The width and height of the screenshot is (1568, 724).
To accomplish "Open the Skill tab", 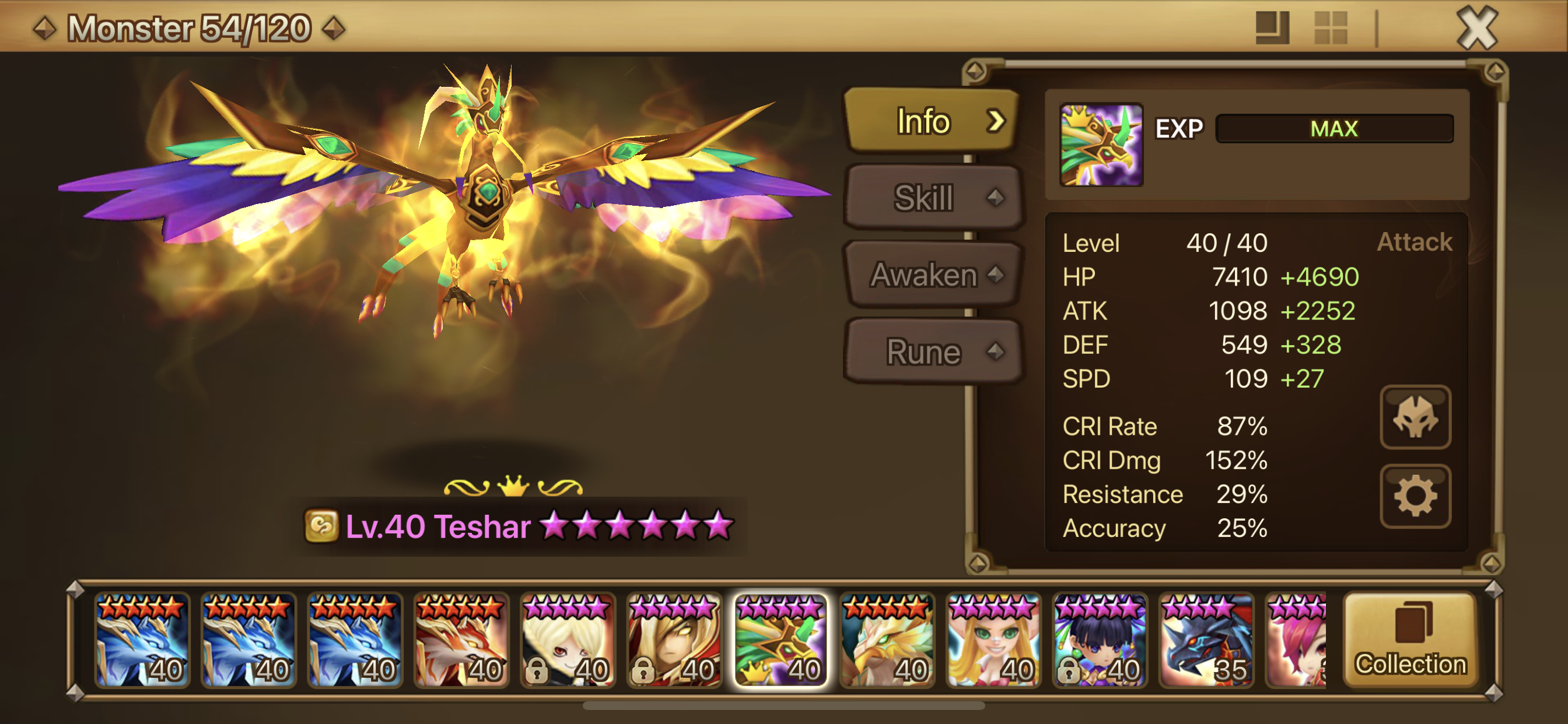I will pos(932,198).
